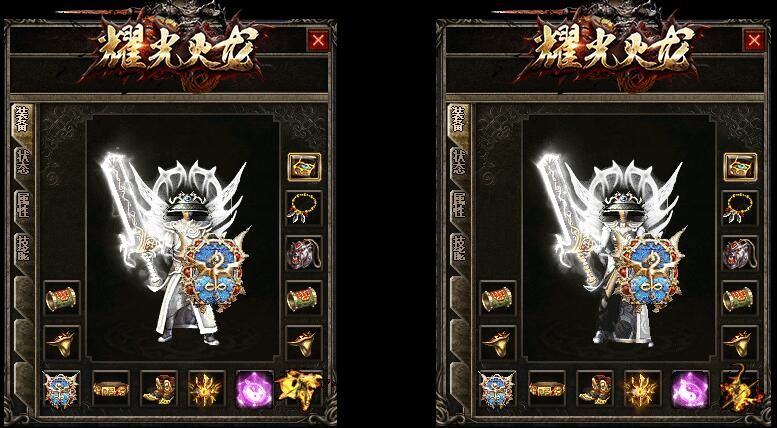The height and width of the screenshot is (428, 777).
Task: Switch to 状态 tab in left panel
Action: [x=22, y=164]
